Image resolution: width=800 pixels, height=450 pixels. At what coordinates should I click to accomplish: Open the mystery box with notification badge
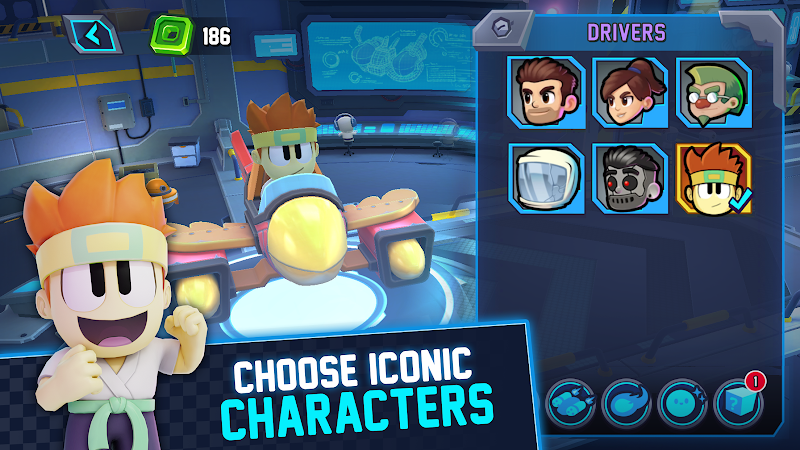pyautogui.click(x=738, y=402)
